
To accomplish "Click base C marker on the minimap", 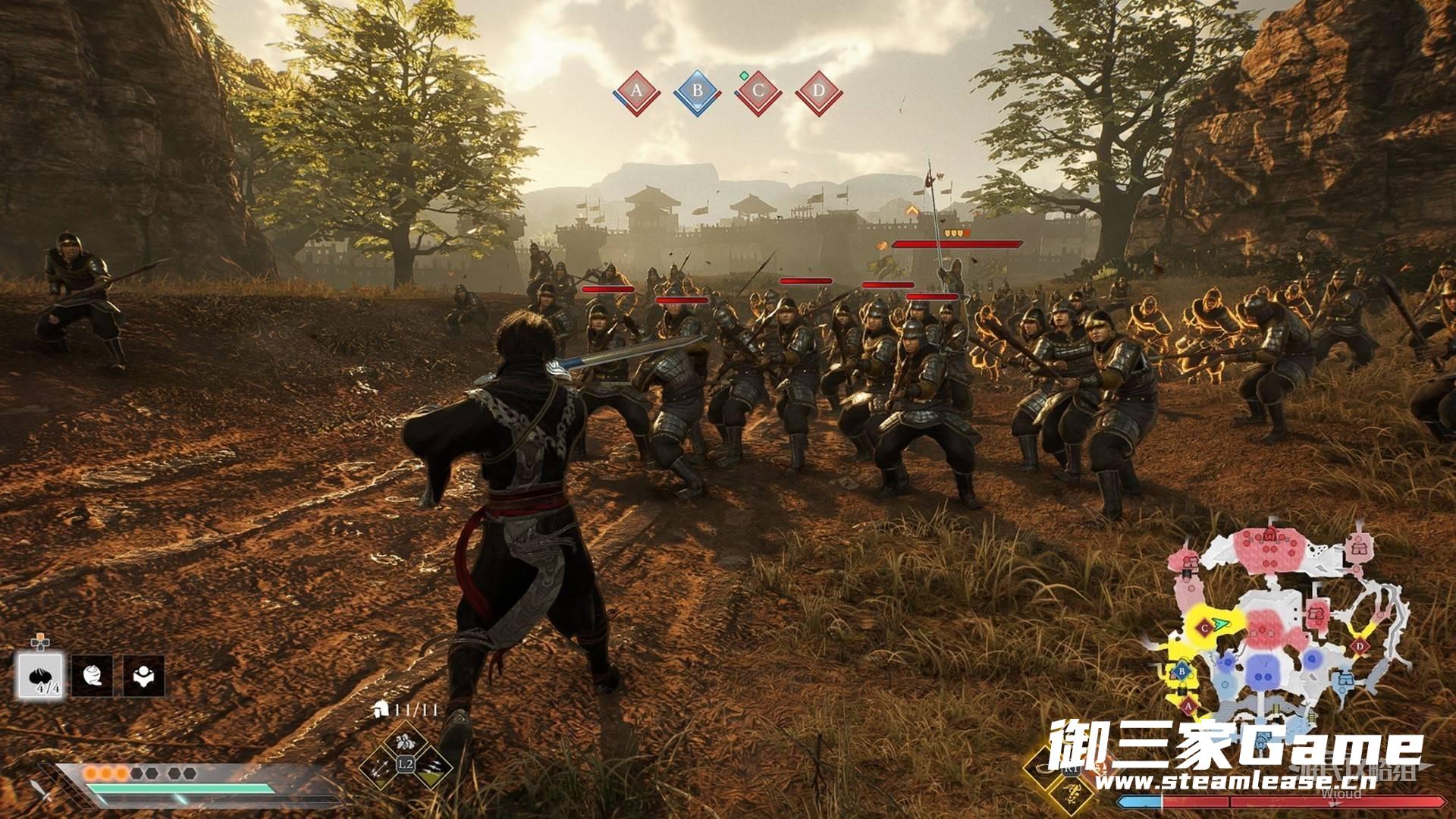I will (1205, 628).
